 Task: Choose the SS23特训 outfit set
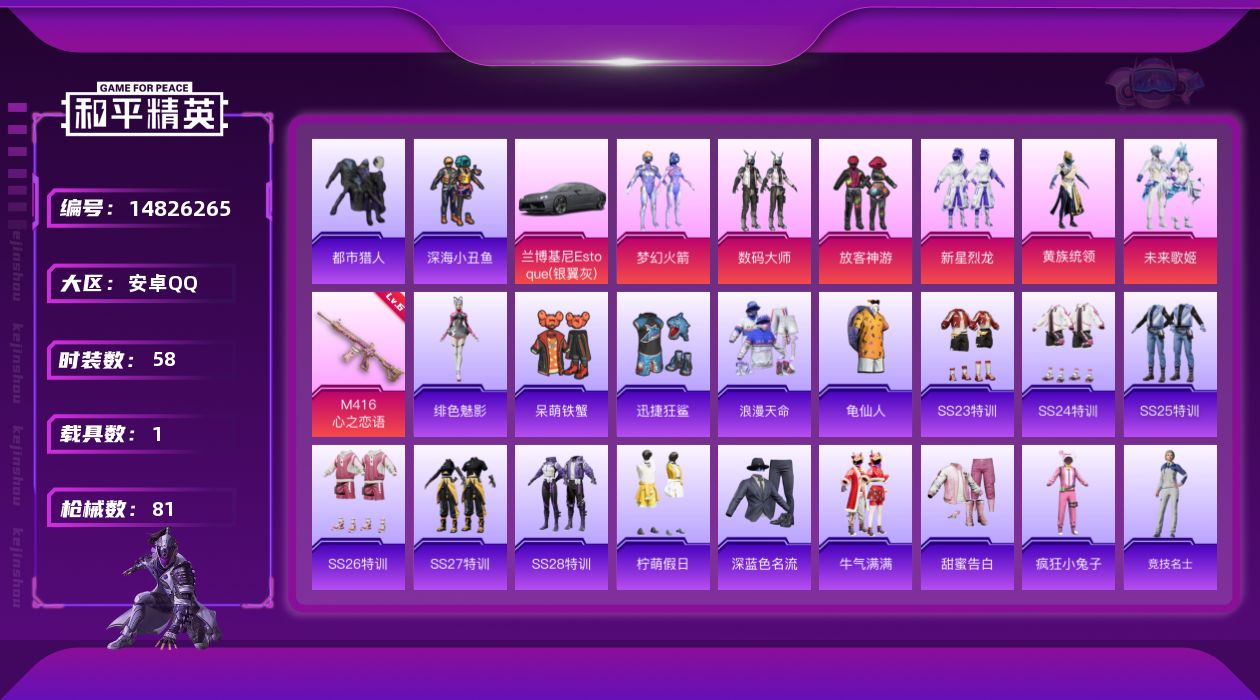coord(967,364)
